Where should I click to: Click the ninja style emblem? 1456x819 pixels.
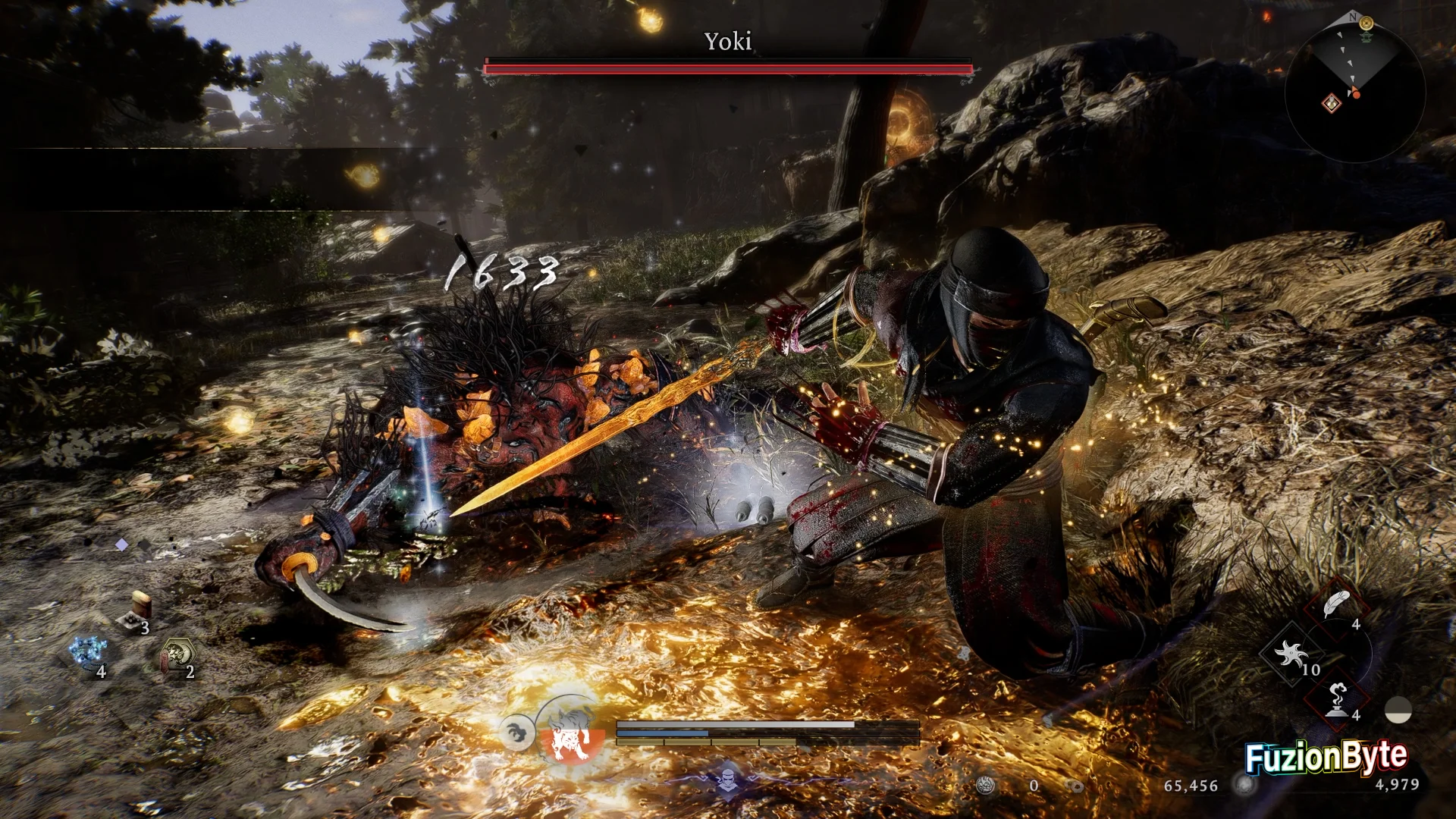tap(727, 780)
